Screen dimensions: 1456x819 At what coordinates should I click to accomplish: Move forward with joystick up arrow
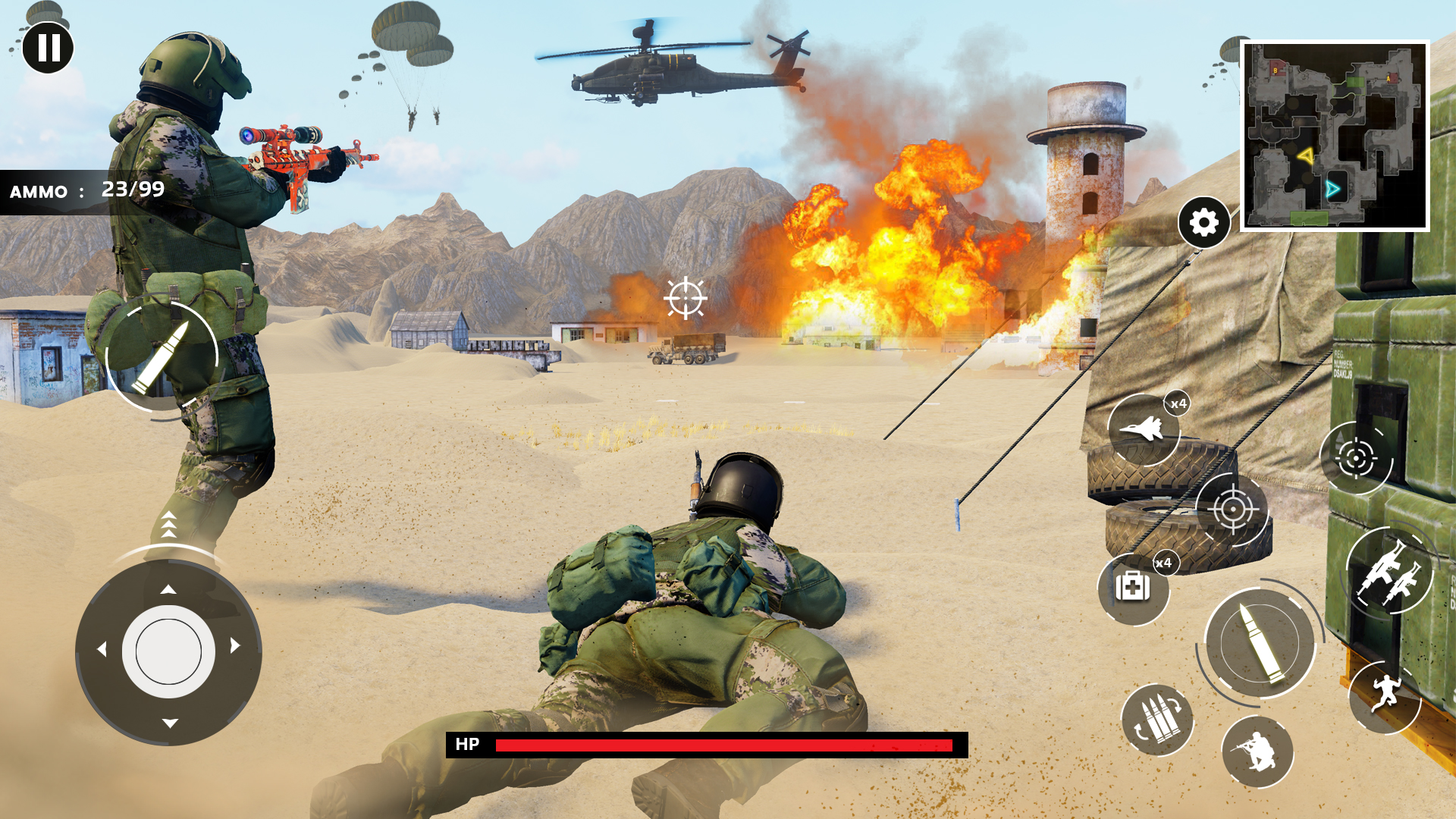point(168,589)
